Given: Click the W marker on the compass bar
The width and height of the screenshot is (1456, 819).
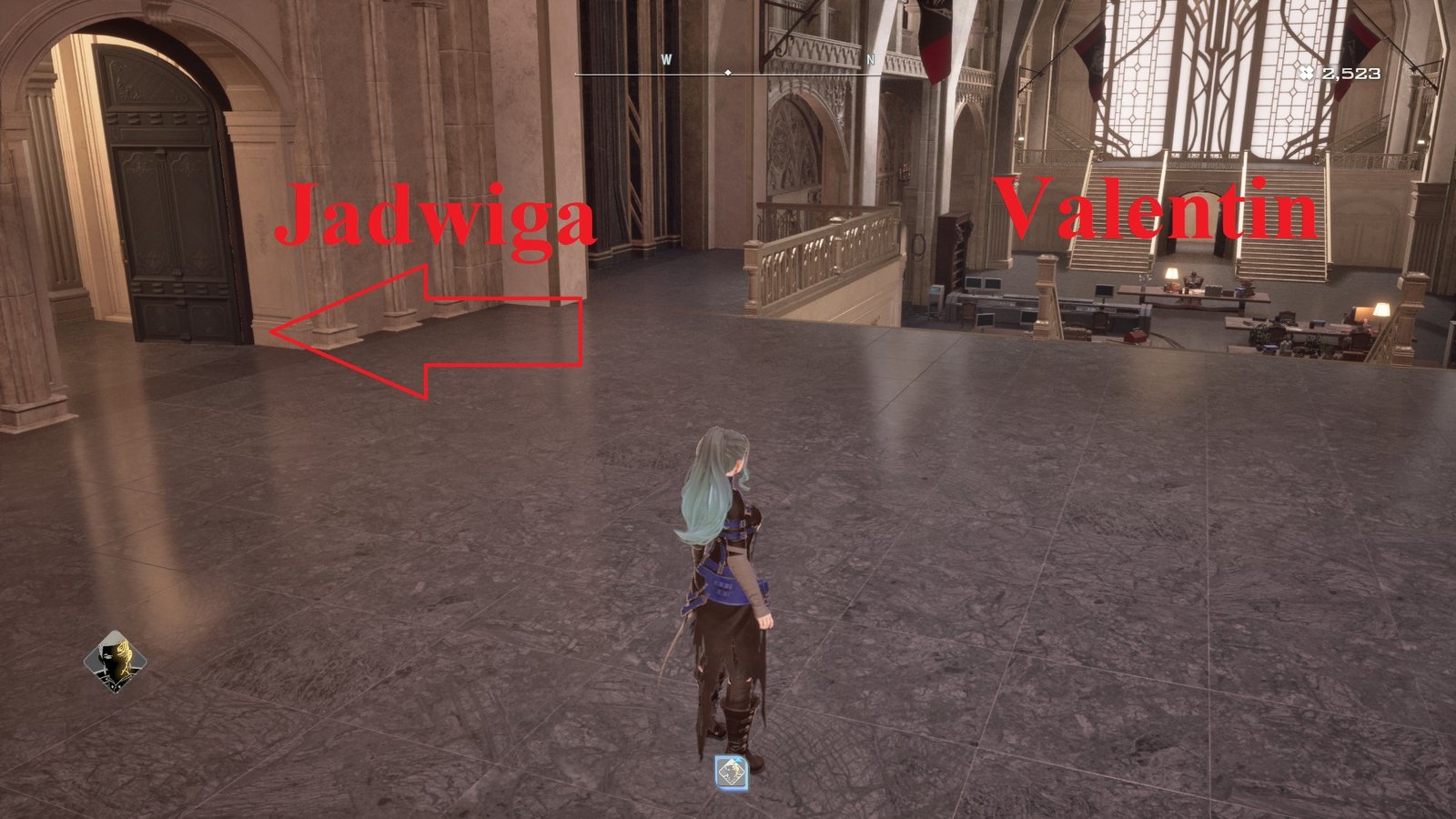Looking at the screenshot, I should click(669, 57).
